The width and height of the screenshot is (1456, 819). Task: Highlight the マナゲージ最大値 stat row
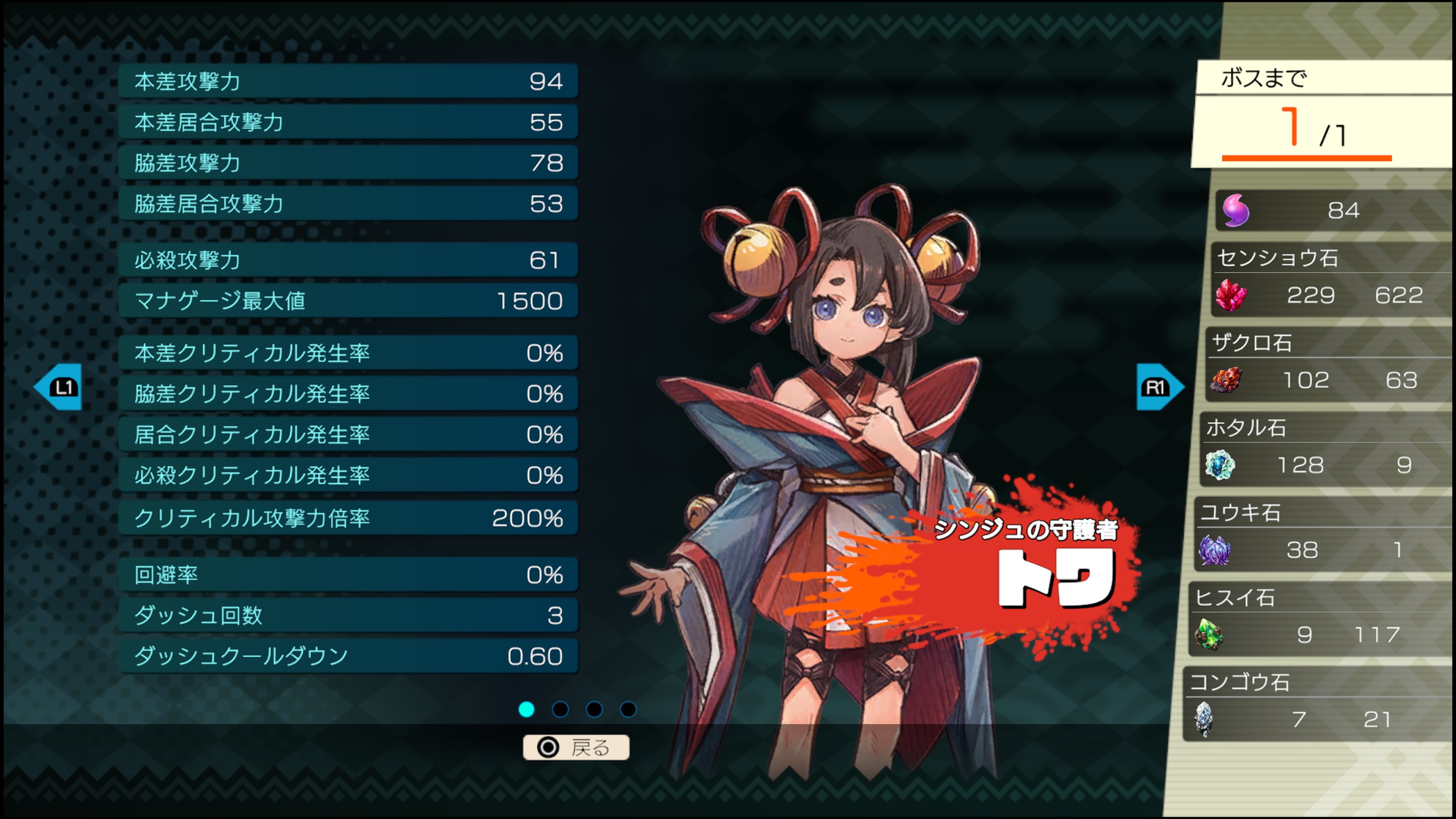(348, 301)
